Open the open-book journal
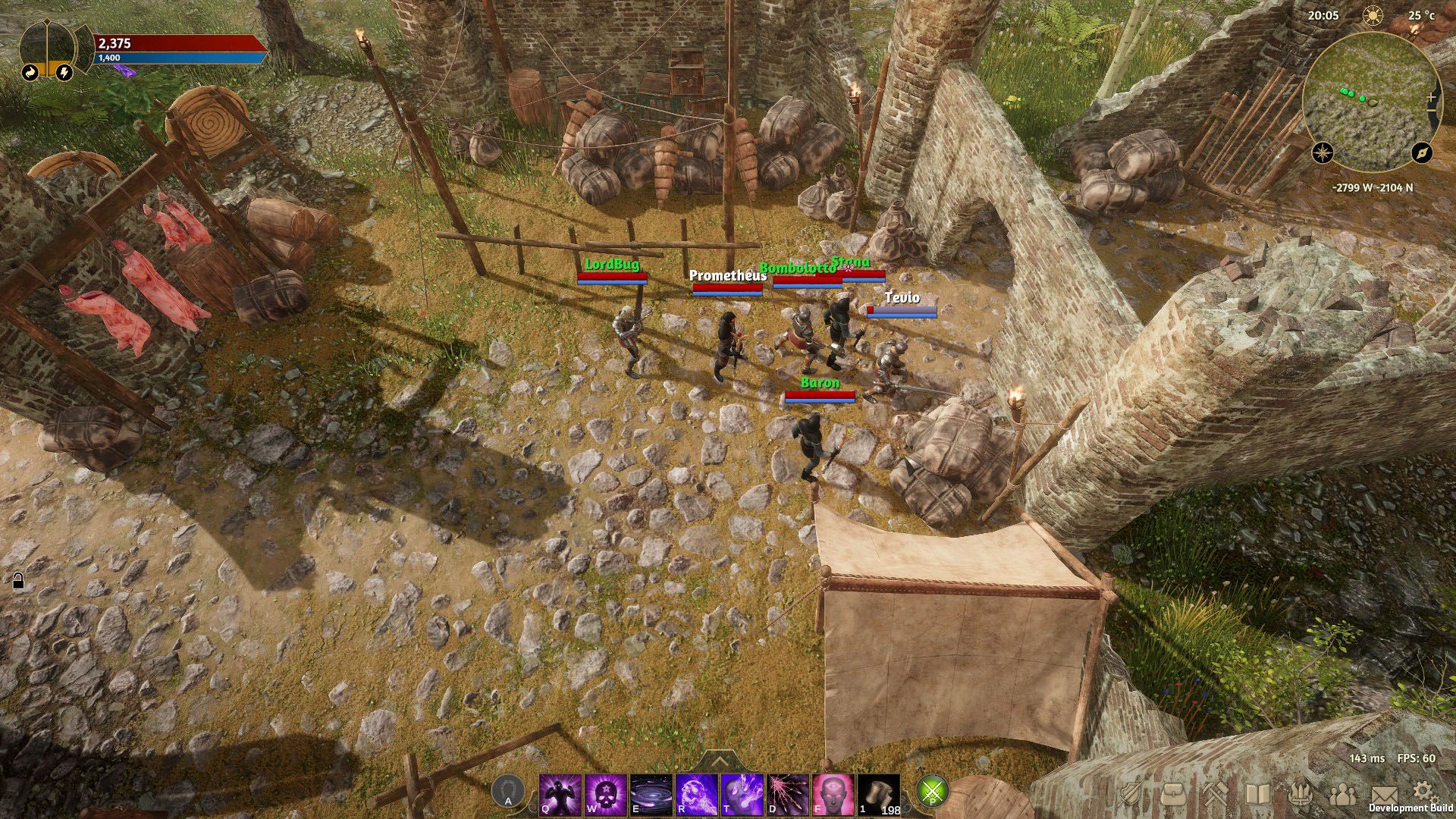Screen dimensions: 1456x819 [x=1258, y=793]
